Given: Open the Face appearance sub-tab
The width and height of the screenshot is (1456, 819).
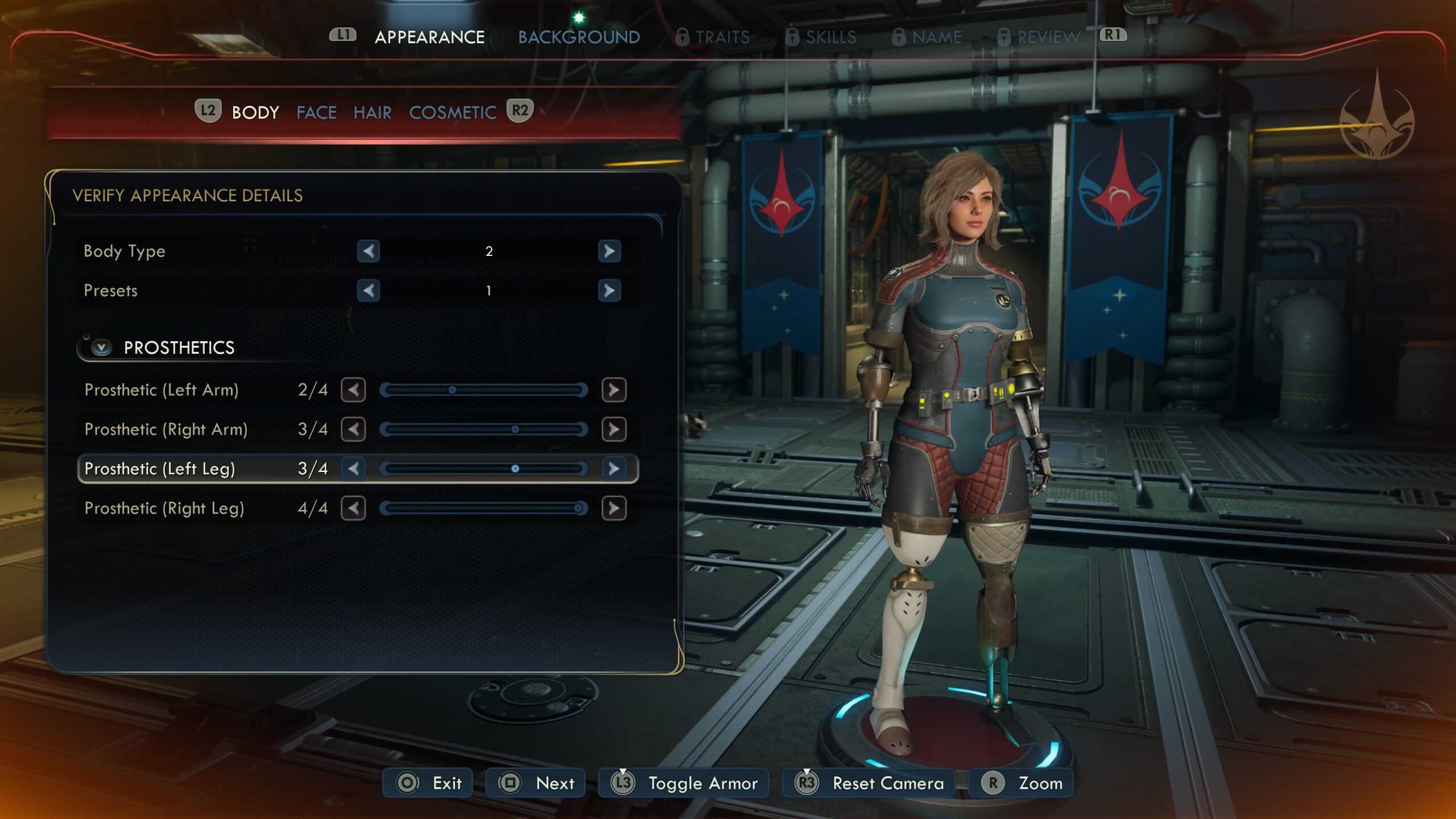Looking at the screenshot, I should [316, 113].
